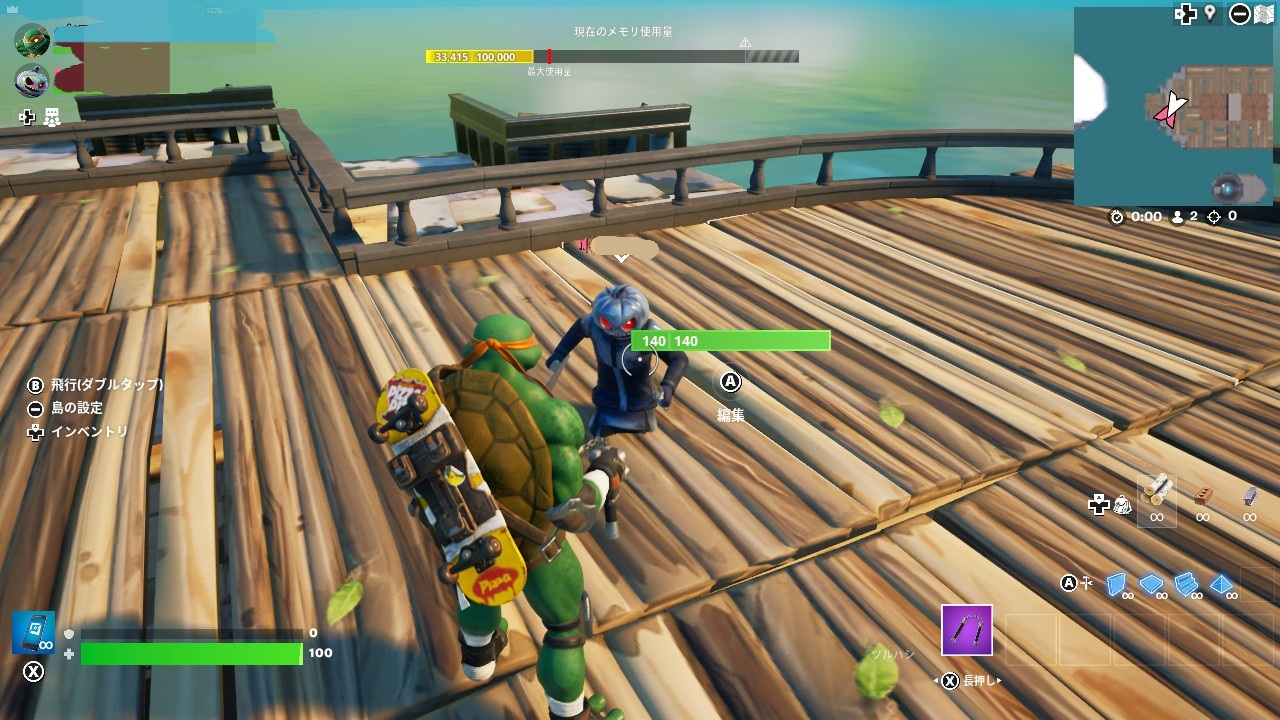Select the purple pickaxe hotbar slot
Screen dimensions: 1280x720
pos(966,630)
